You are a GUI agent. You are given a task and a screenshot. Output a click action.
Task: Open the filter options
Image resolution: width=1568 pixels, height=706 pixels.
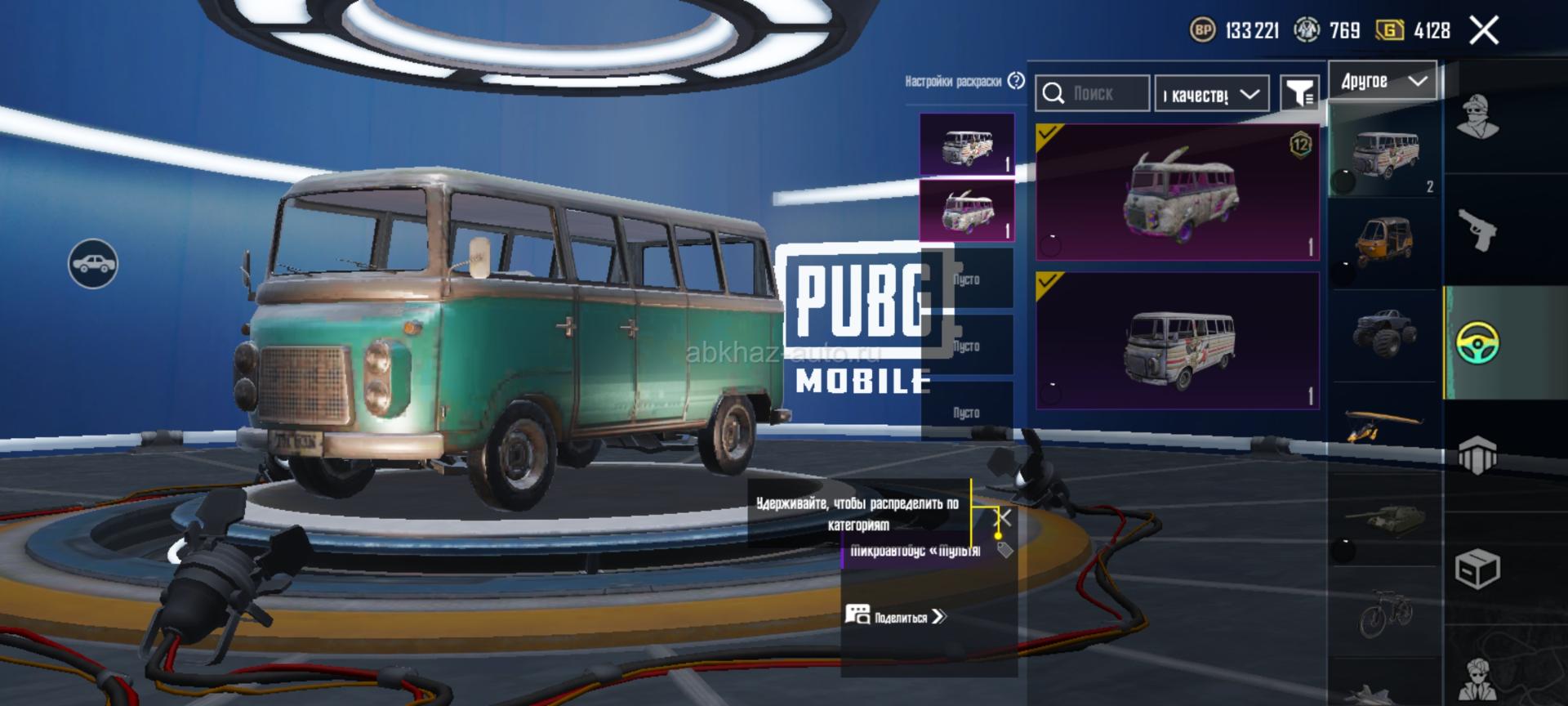(x=1298, y=93)
